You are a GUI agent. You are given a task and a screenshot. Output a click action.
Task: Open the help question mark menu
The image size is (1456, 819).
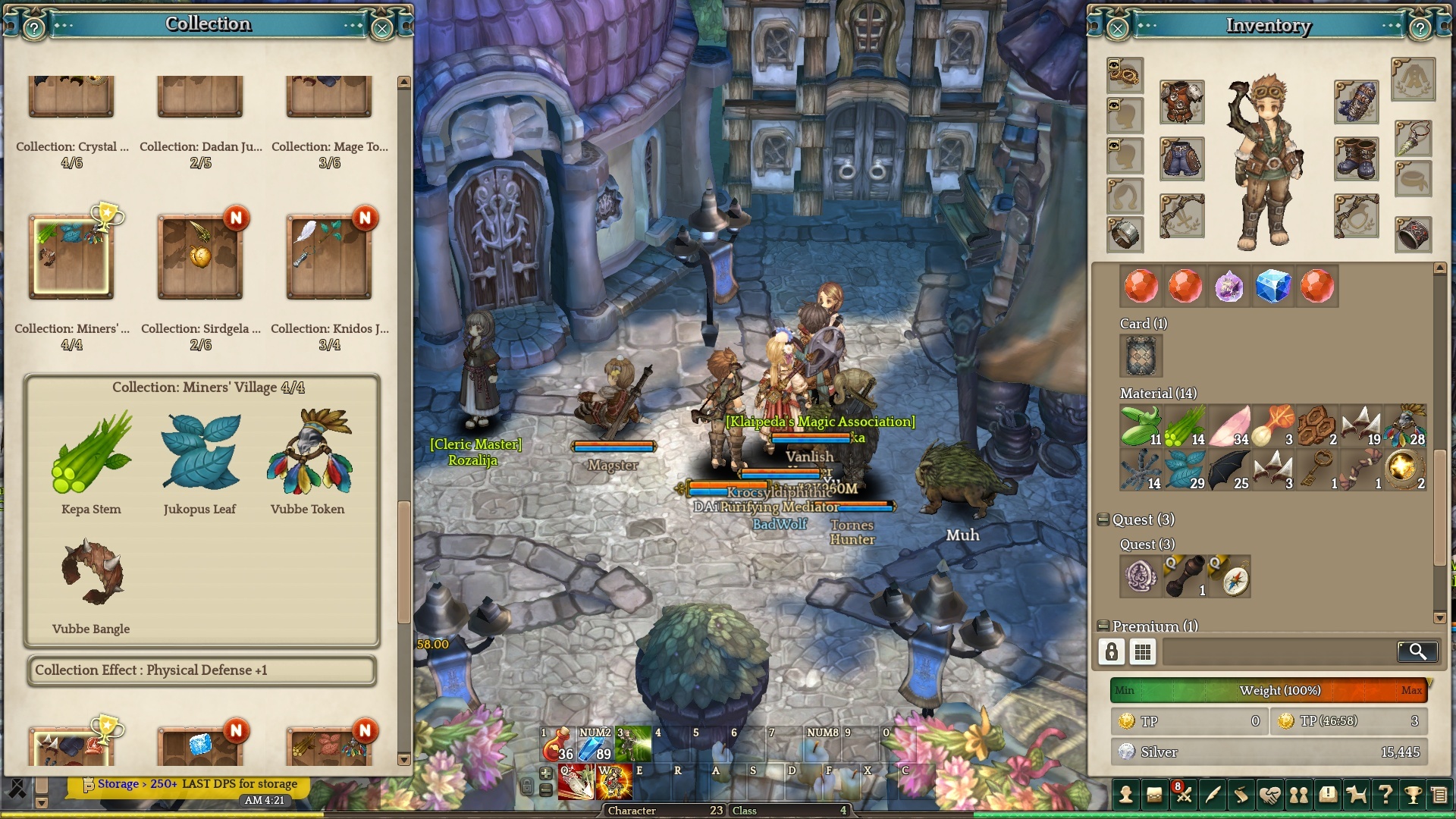[x=1385, y=795]
